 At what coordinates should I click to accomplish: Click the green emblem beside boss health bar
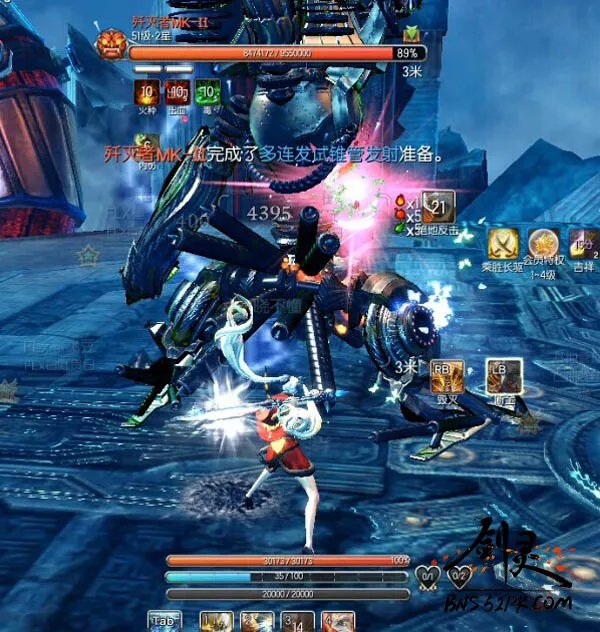click(x=410, y=35)
